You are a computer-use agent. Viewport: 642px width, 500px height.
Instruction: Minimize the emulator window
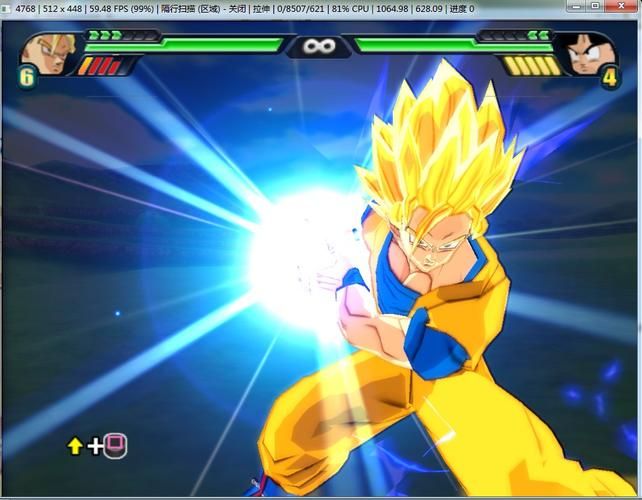576,6
